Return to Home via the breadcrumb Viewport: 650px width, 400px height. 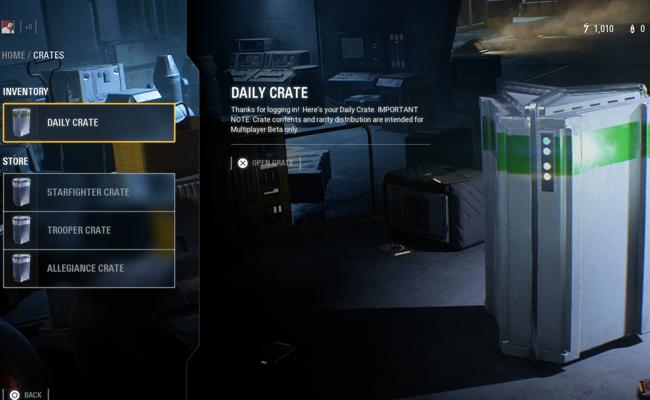13,55
